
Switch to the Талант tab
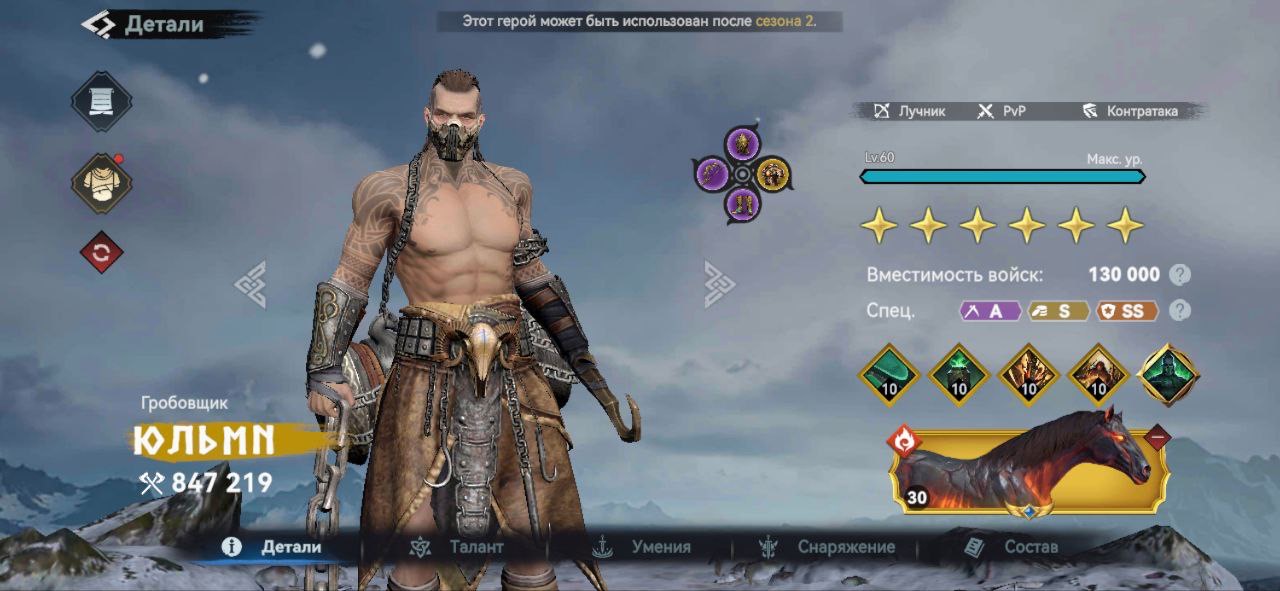460,547
